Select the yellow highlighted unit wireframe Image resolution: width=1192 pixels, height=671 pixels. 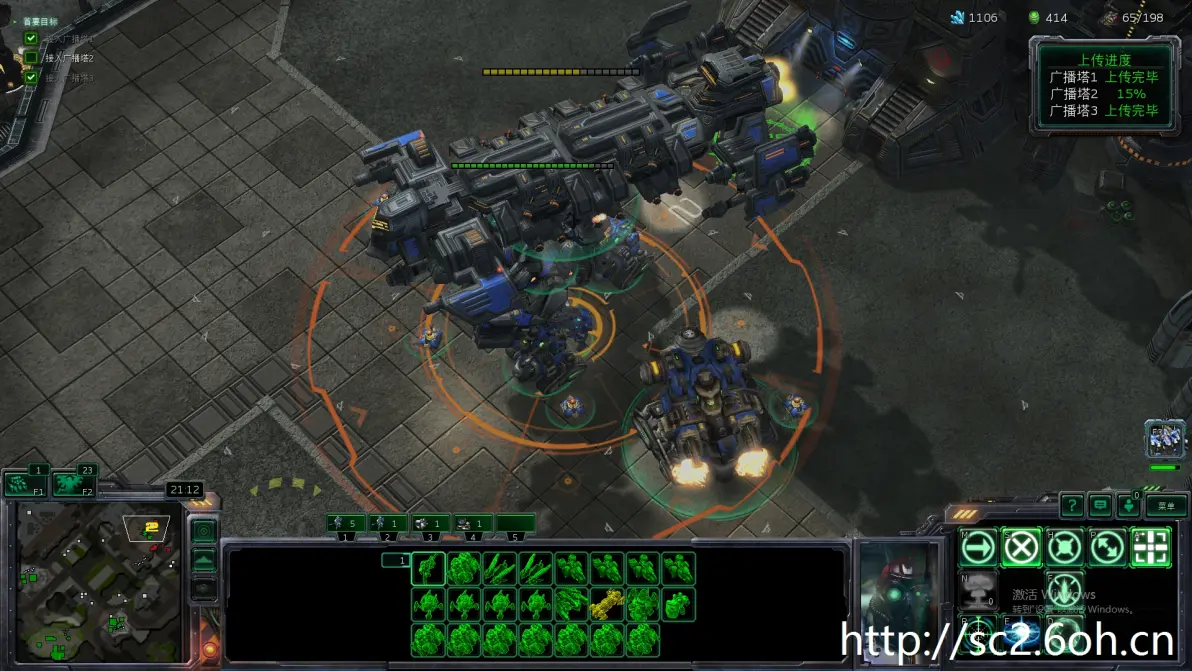(606, 604)
